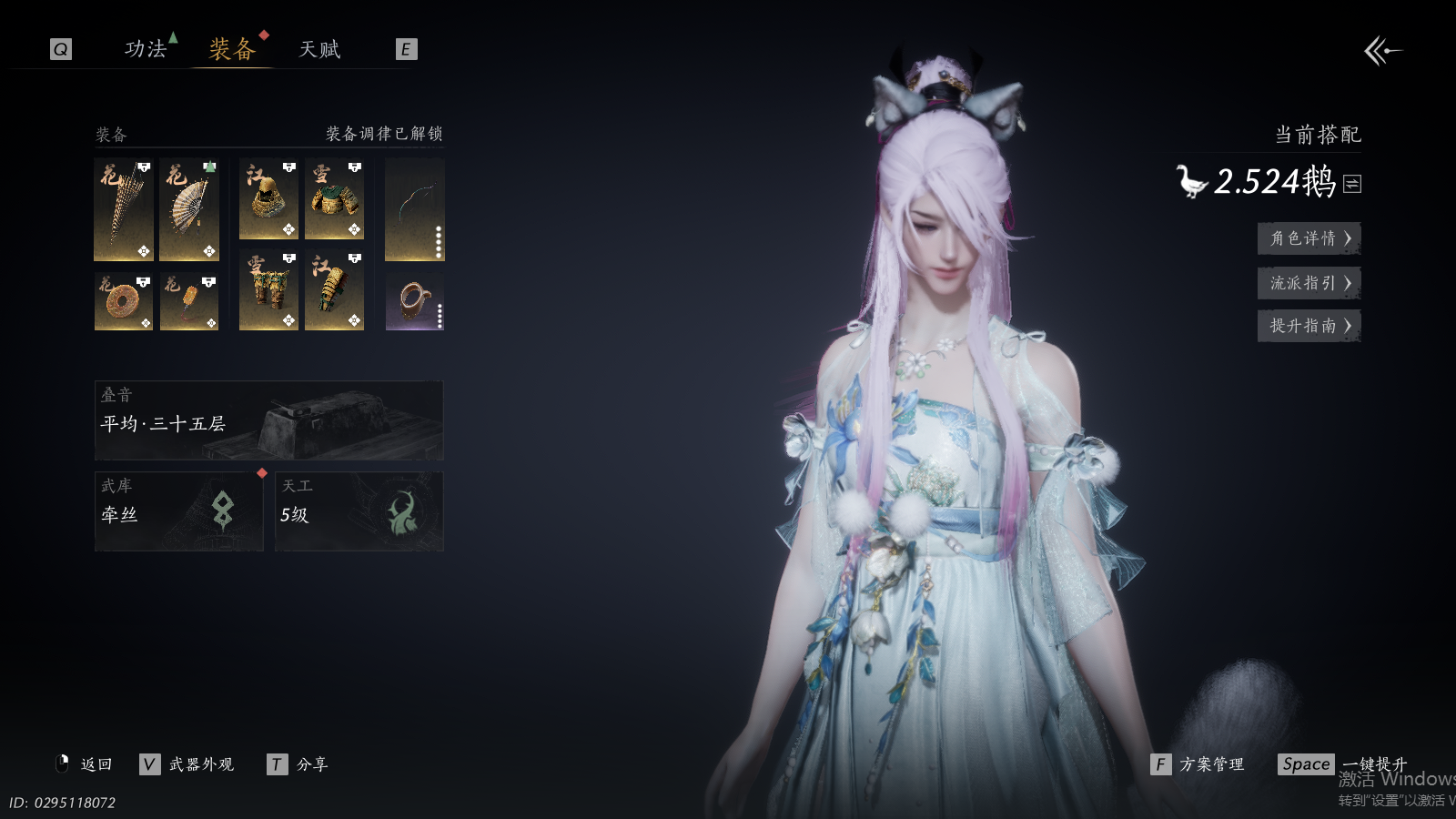The height and width of the screenshot is (819, 1456).
Task: Show the 提升指南 upgrade guide
Action: pyautogui.click(x=1309, y=326)
